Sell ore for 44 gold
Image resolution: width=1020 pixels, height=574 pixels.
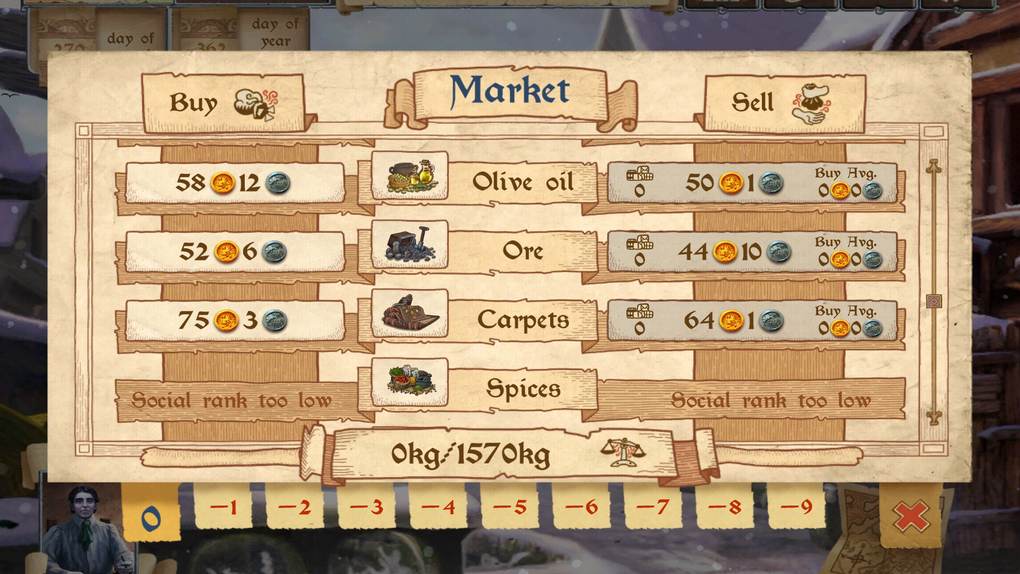[752, 252]
